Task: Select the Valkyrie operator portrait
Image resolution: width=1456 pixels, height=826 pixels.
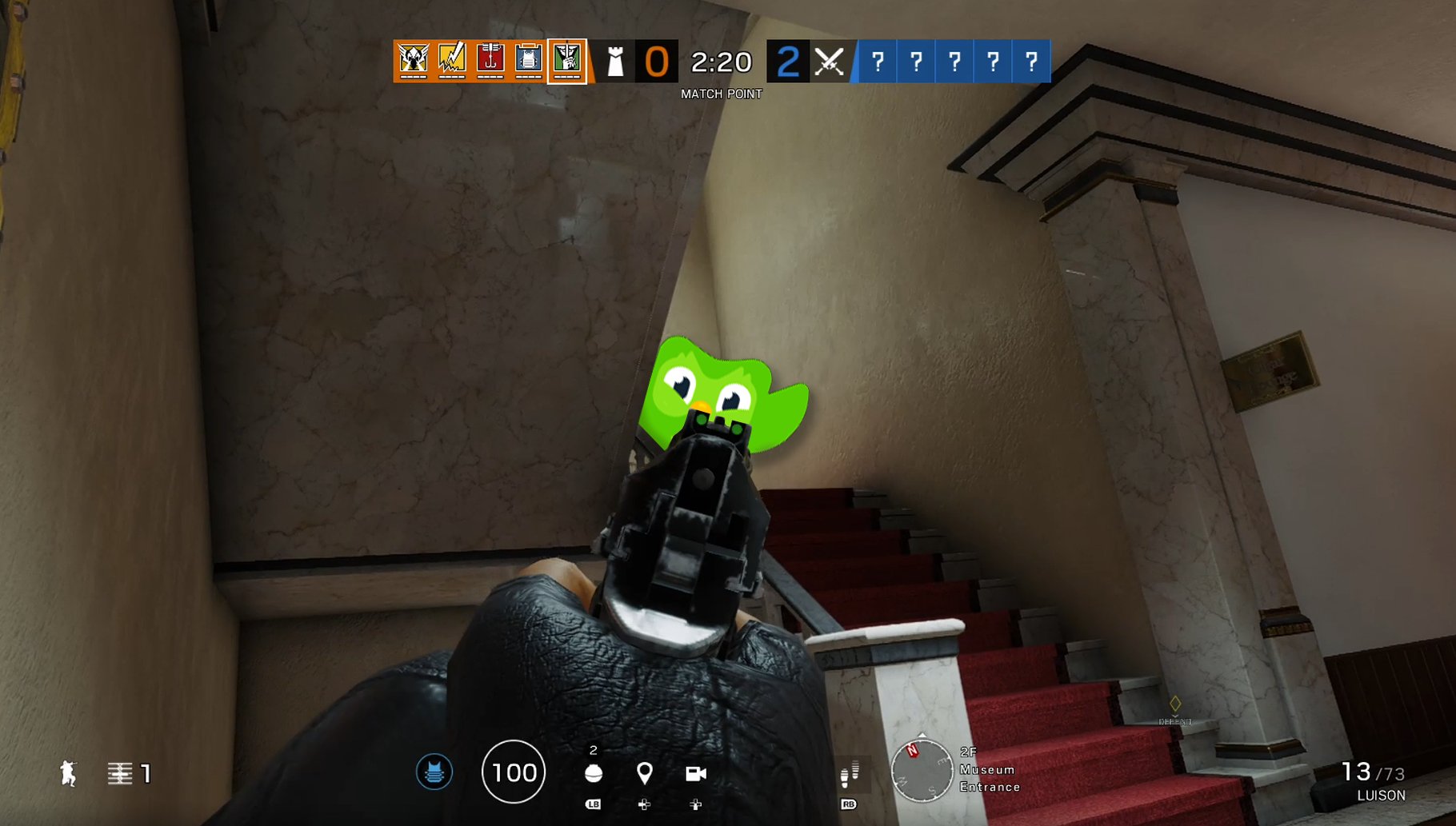Action: click(x=414, y=61)
